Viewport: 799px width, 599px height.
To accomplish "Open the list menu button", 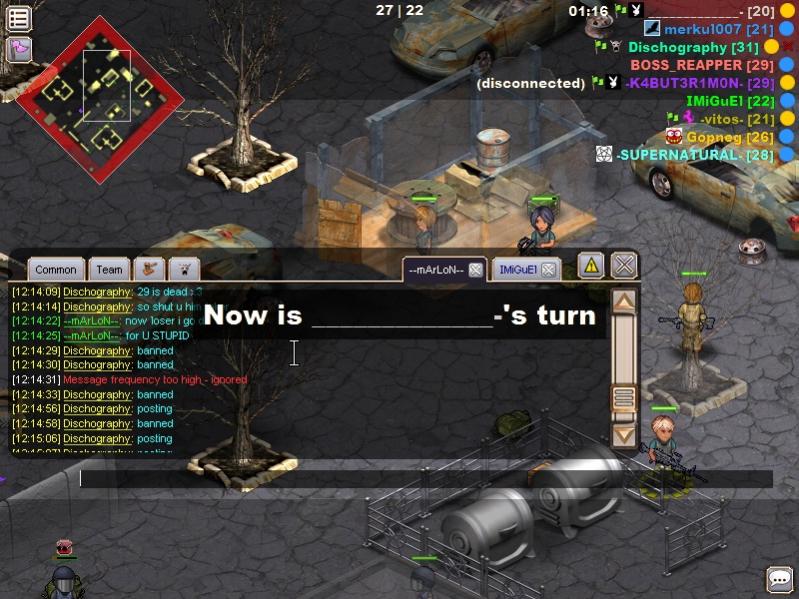I will pos(18,18).
